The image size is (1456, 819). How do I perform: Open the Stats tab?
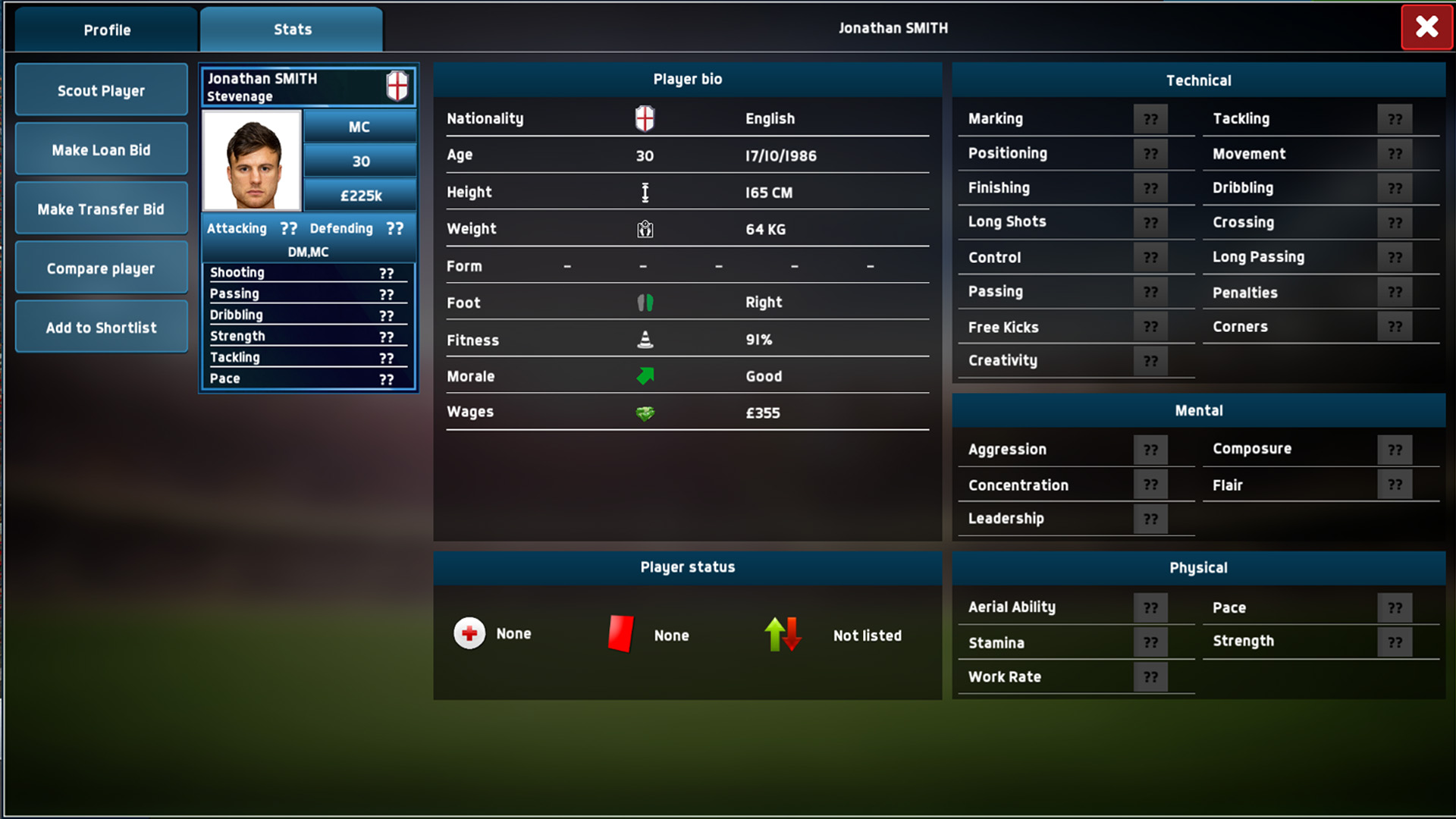pyautogui.click(x=291, y=29)
